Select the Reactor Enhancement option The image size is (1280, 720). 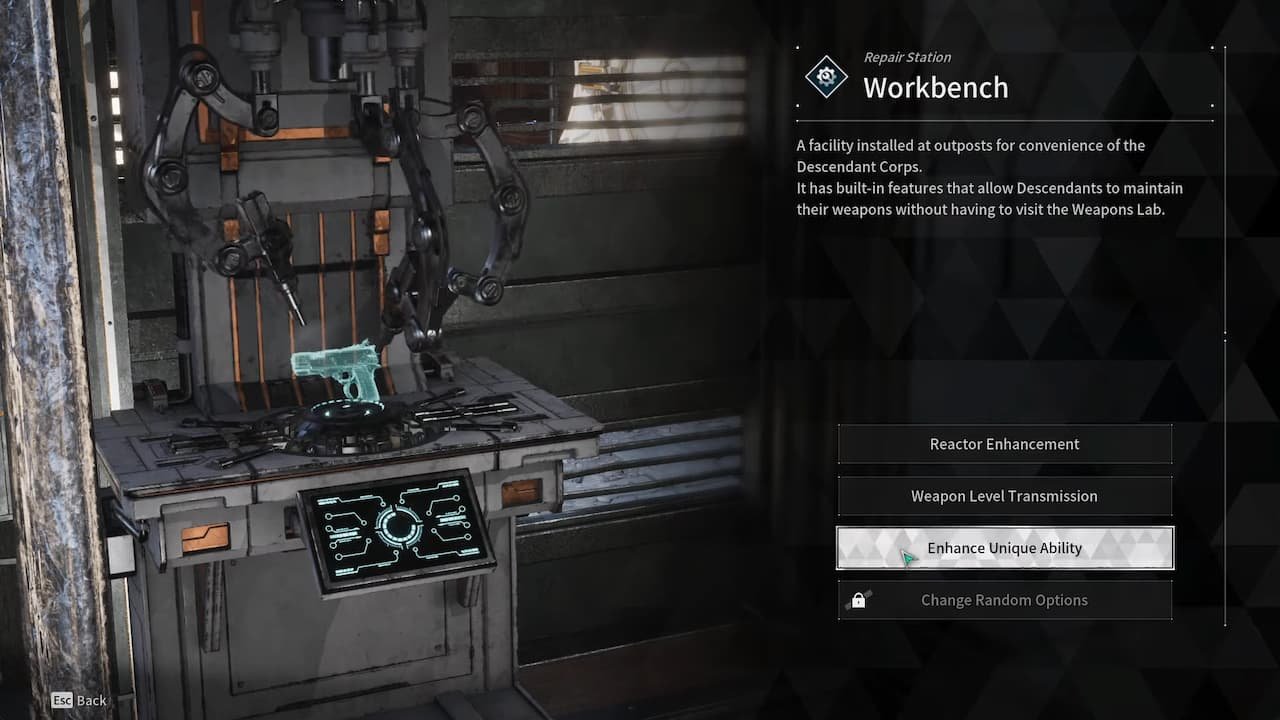pos(1004,444)
